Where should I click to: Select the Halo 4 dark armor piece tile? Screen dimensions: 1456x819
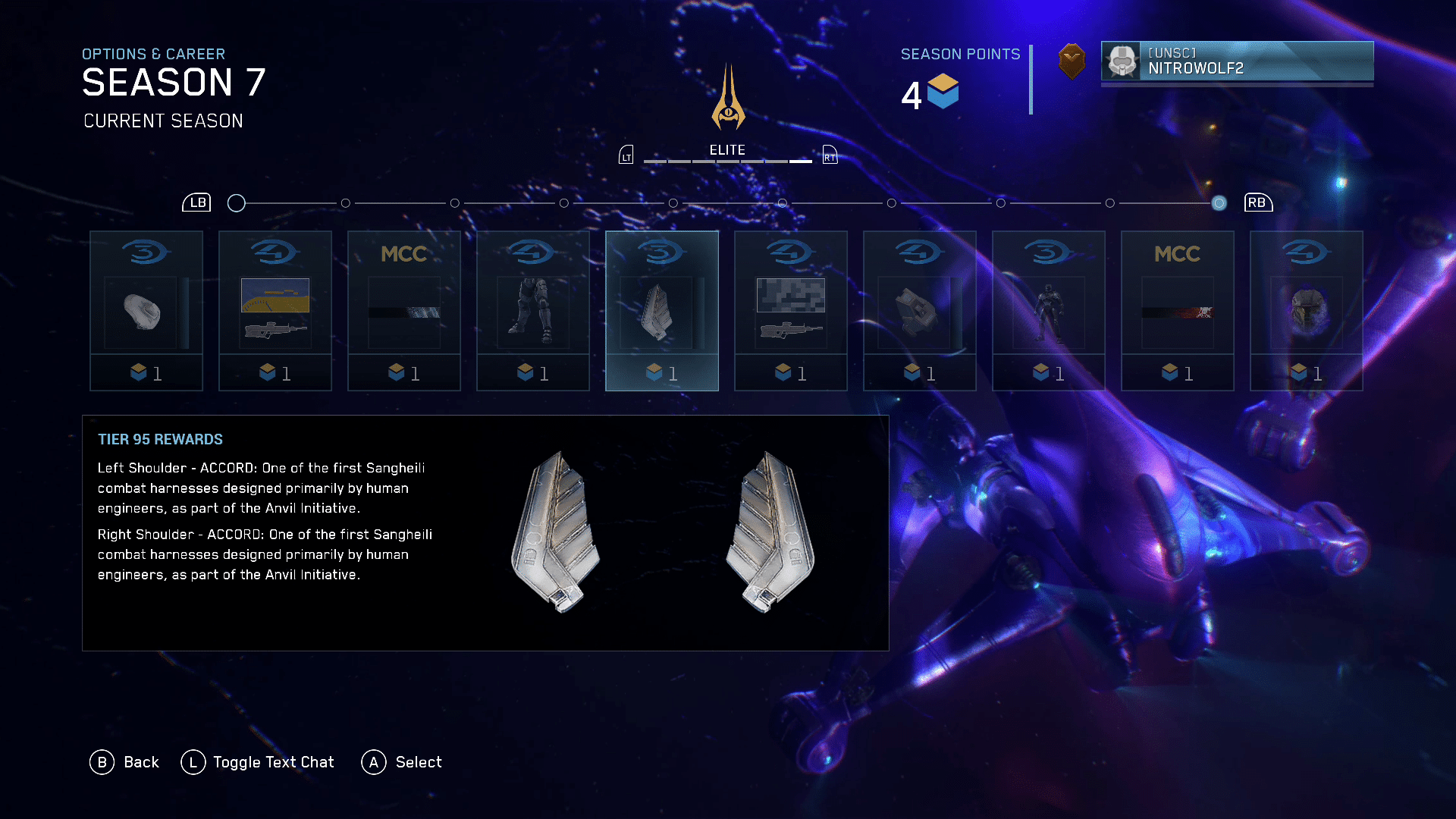[919, 311]
